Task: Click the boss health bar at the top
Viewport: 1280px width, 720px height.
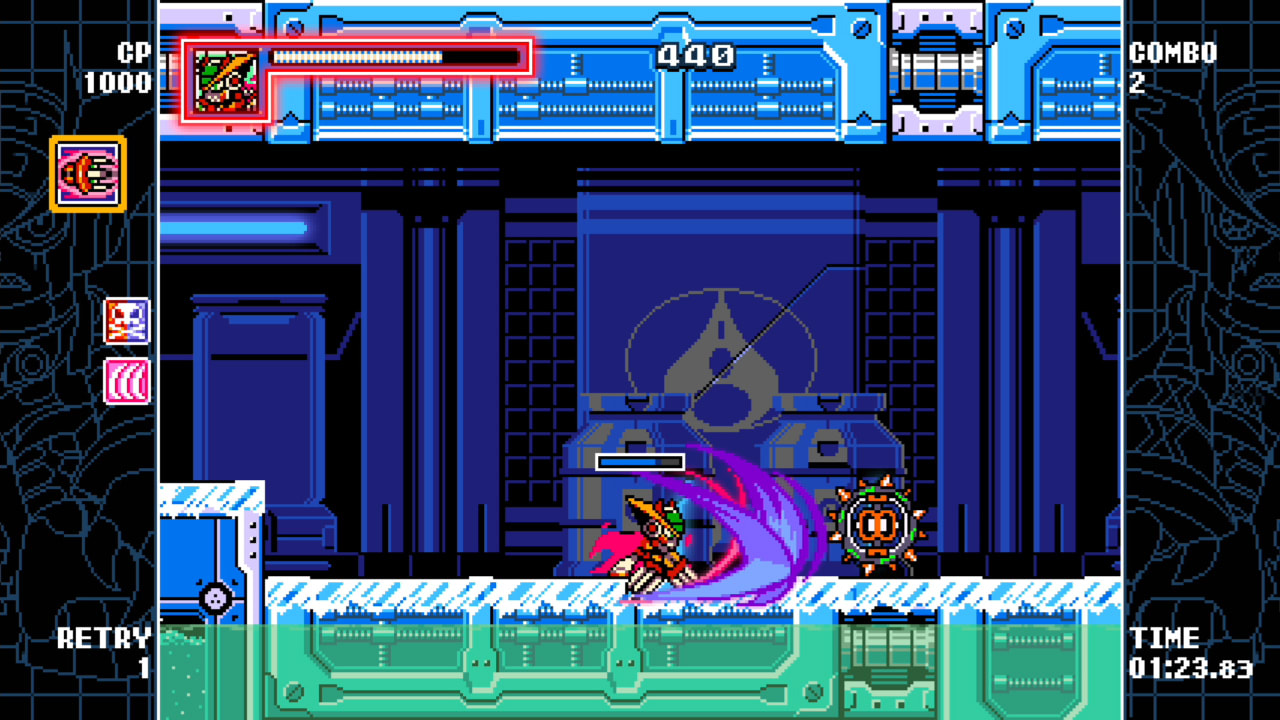Action: tap(390, 55)
